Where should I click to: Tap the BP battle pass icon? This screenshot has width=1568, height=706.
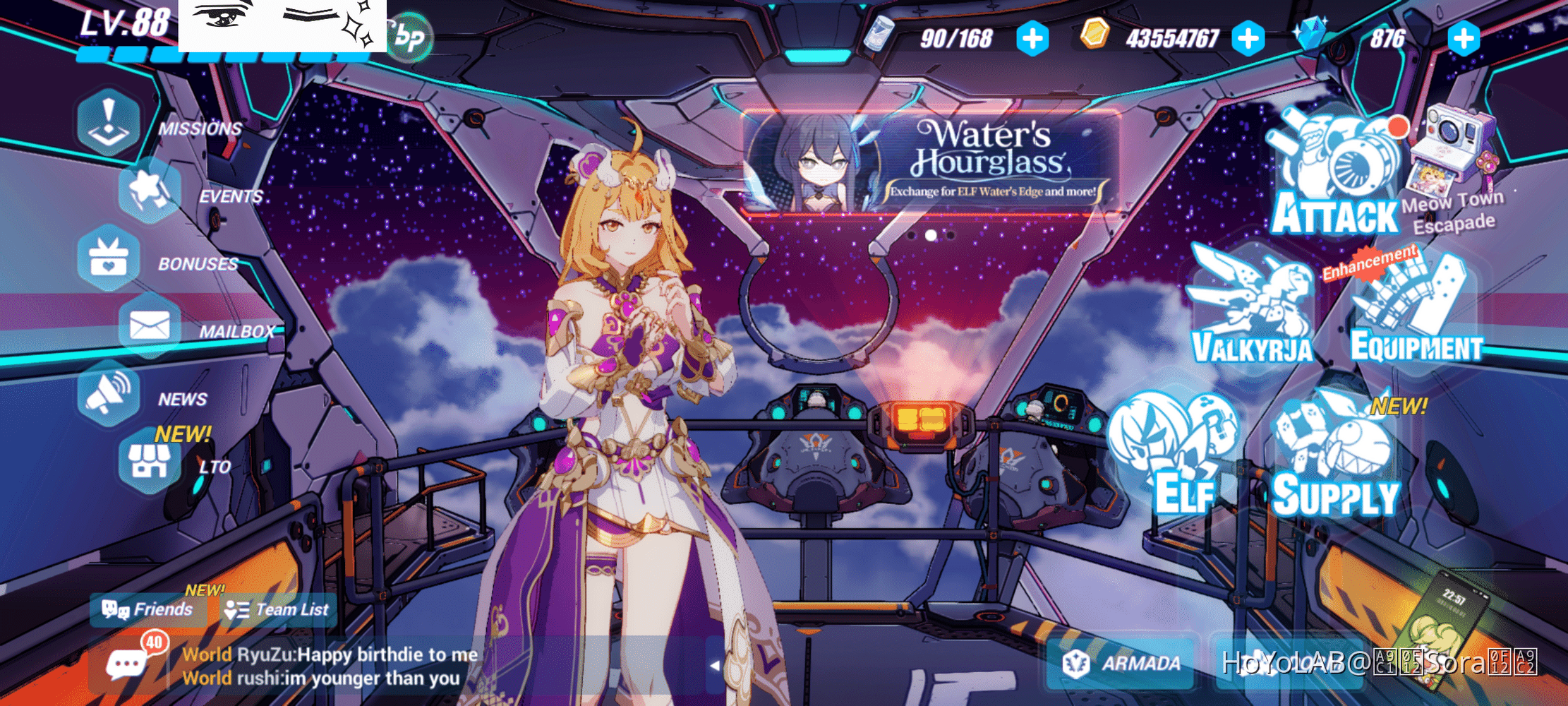410,37
